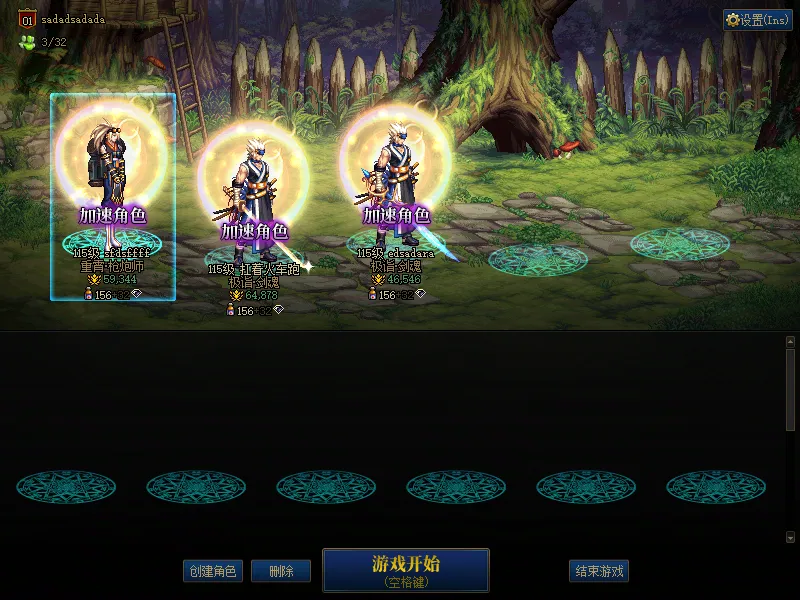
Task: Start the game with 游戏开始
Action: 405,570
